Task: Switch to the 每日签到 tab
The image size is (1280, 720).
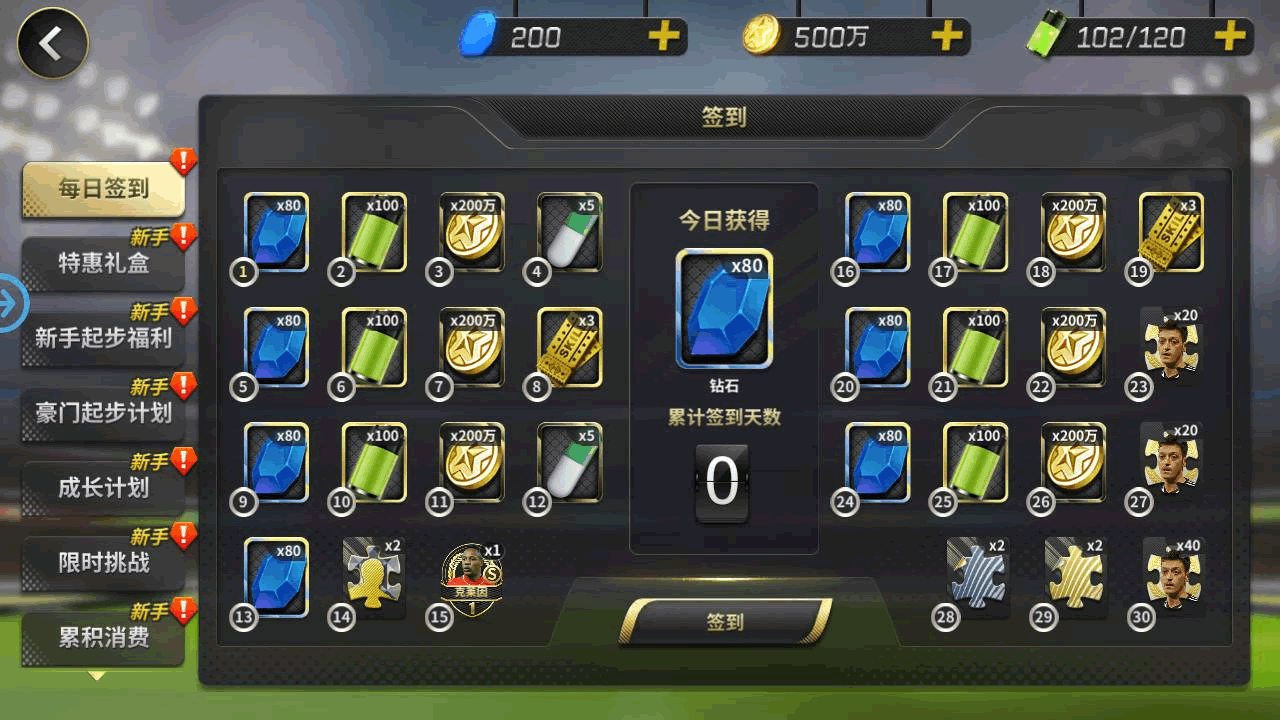Action: [104, 189]
